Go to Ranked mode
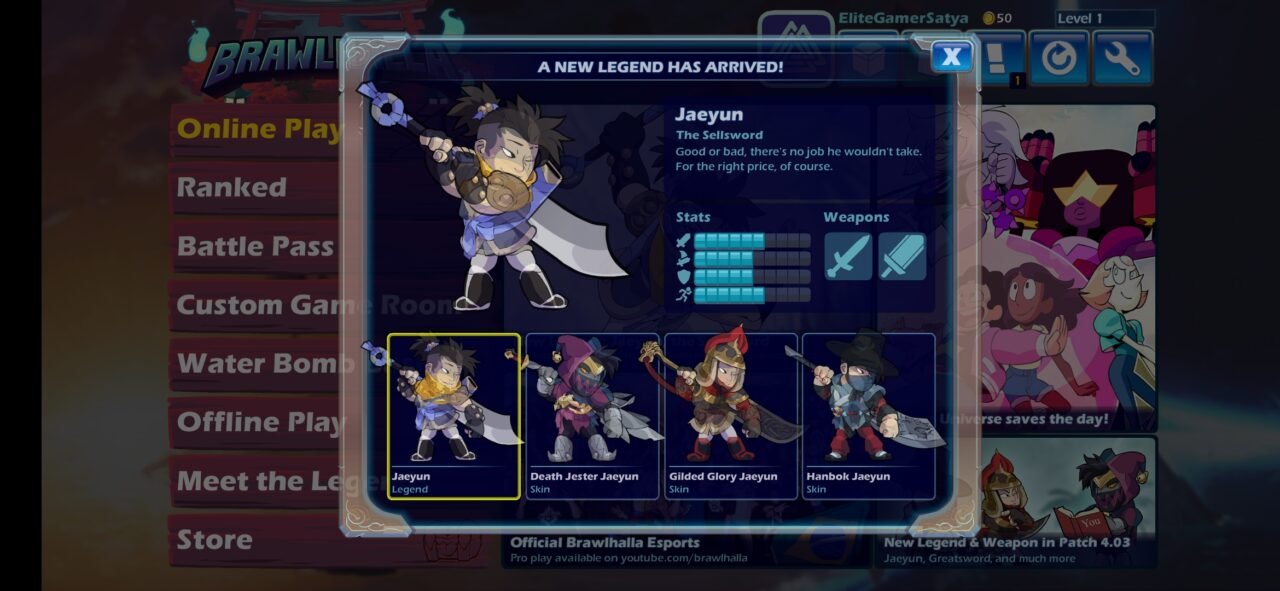The width and height of the screenshot is (1280, 591). point(232,187)
